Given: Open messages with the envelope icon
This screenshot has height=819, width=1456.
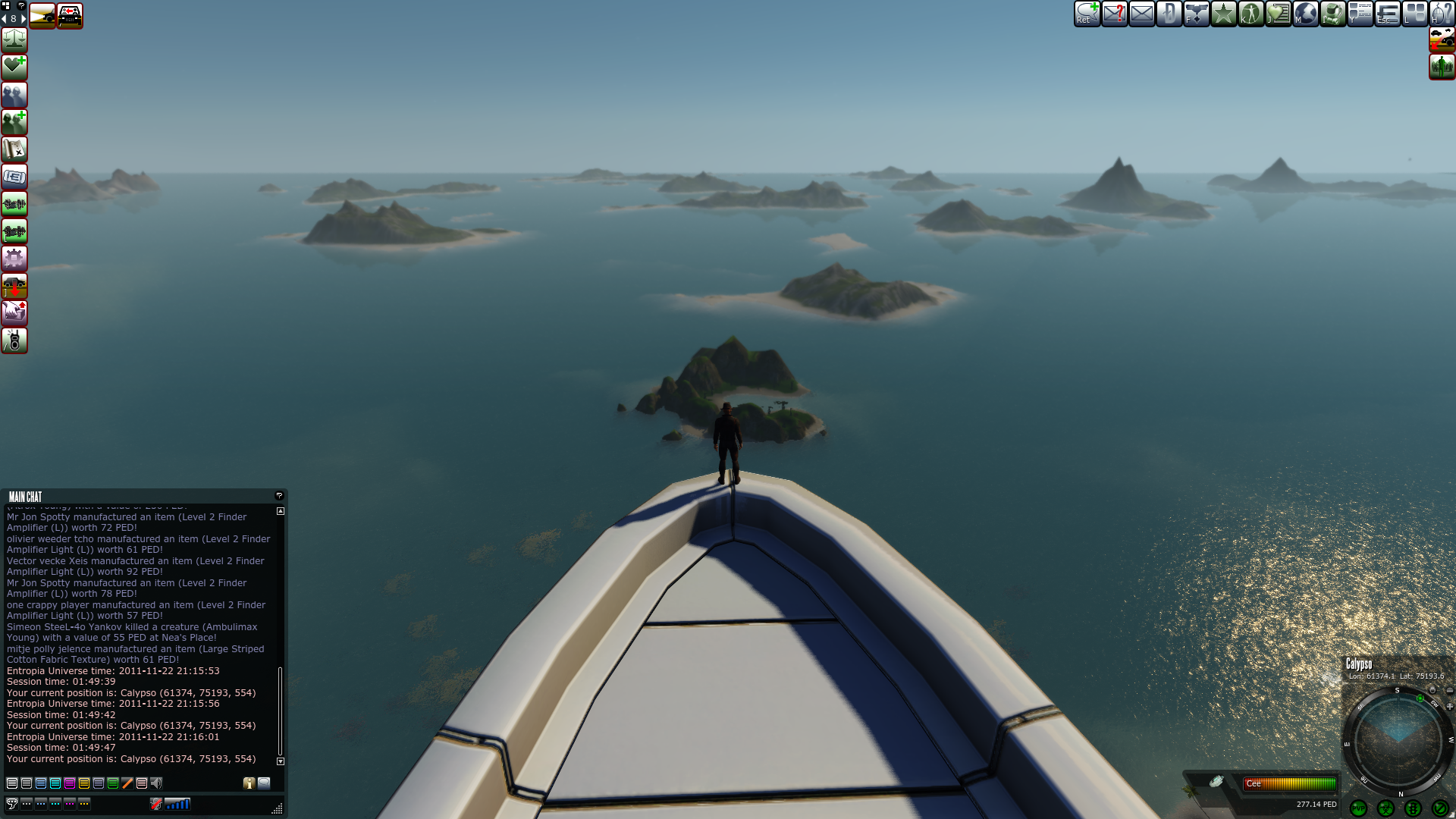Looking at the screenshot, I should pyautogui.click(x=1141, y=13).
